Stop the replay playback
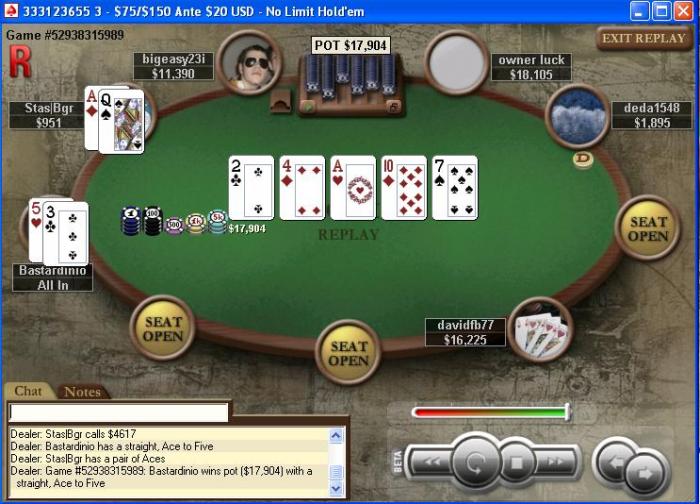 [518, 463]
